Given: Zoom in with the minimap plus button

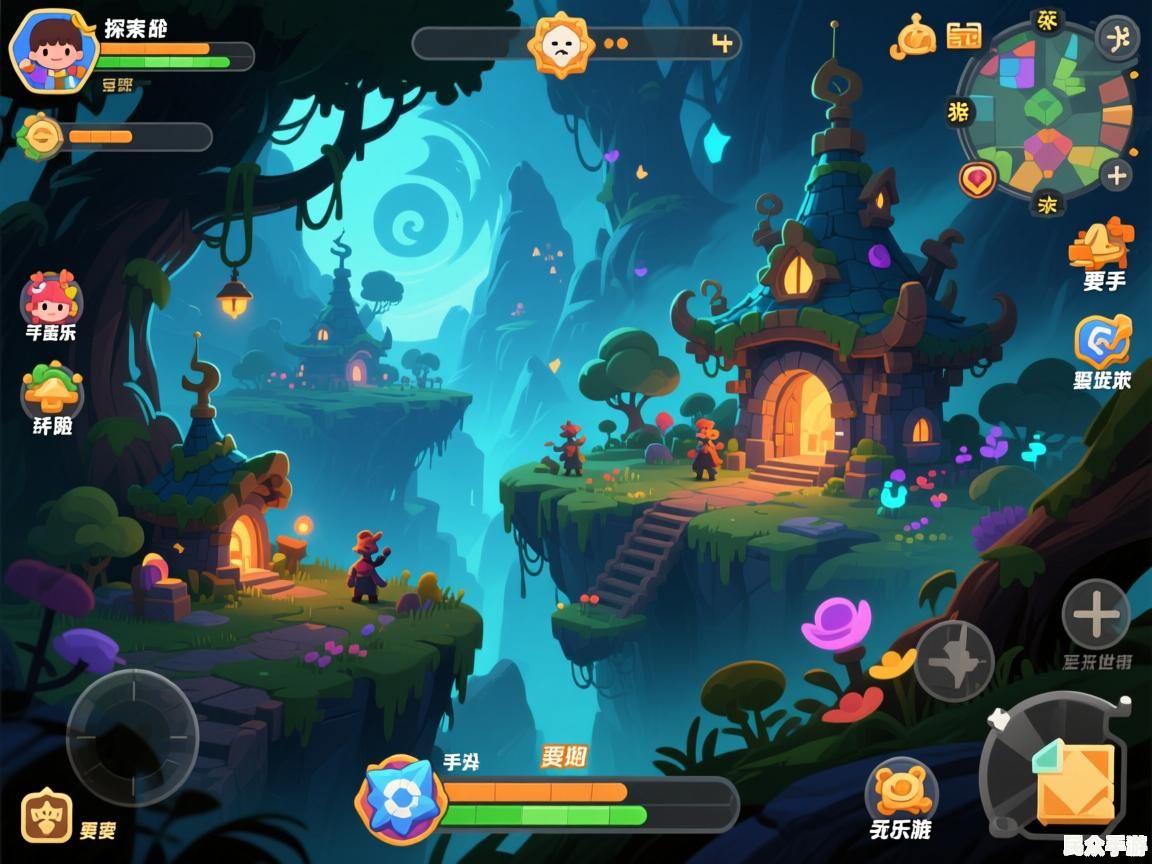Looking at the screenshot, I should pyautogui.click(x=1116, y=176).
